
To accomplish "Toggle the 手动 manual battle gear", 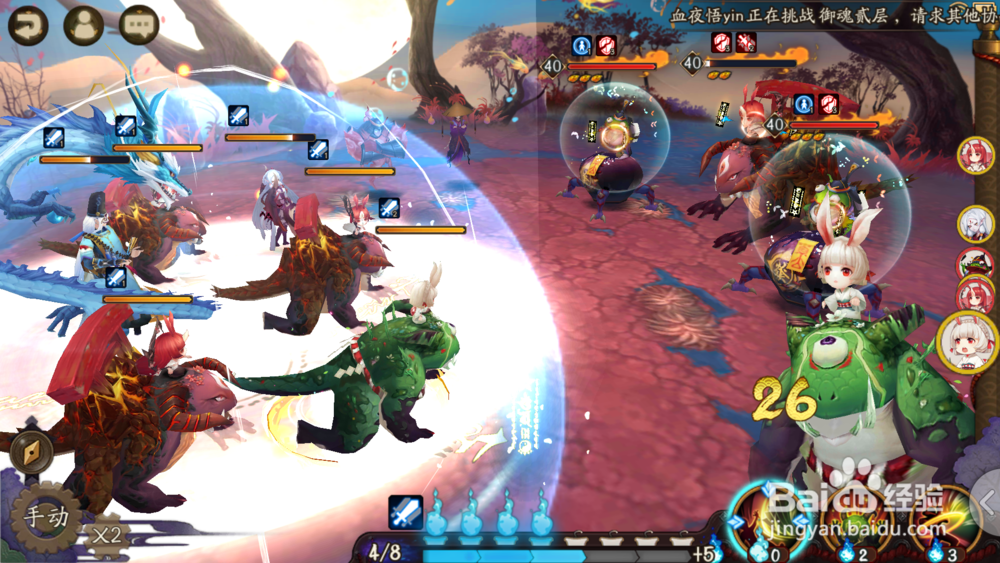I will point(45,518).
